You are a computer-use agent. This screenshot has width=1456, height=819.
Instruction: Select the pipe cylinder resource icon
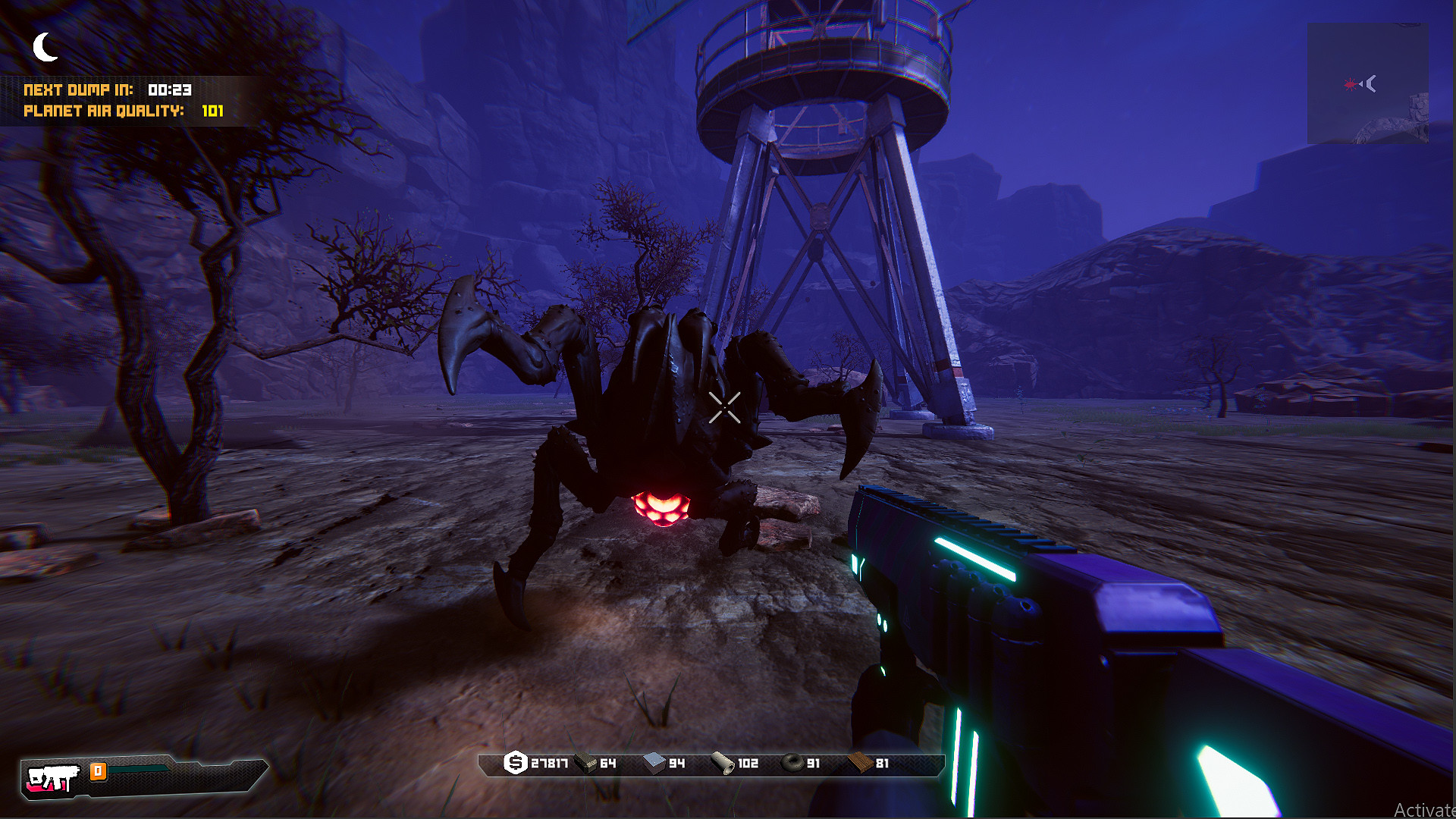pyautogui.click(x=722, y=764)
